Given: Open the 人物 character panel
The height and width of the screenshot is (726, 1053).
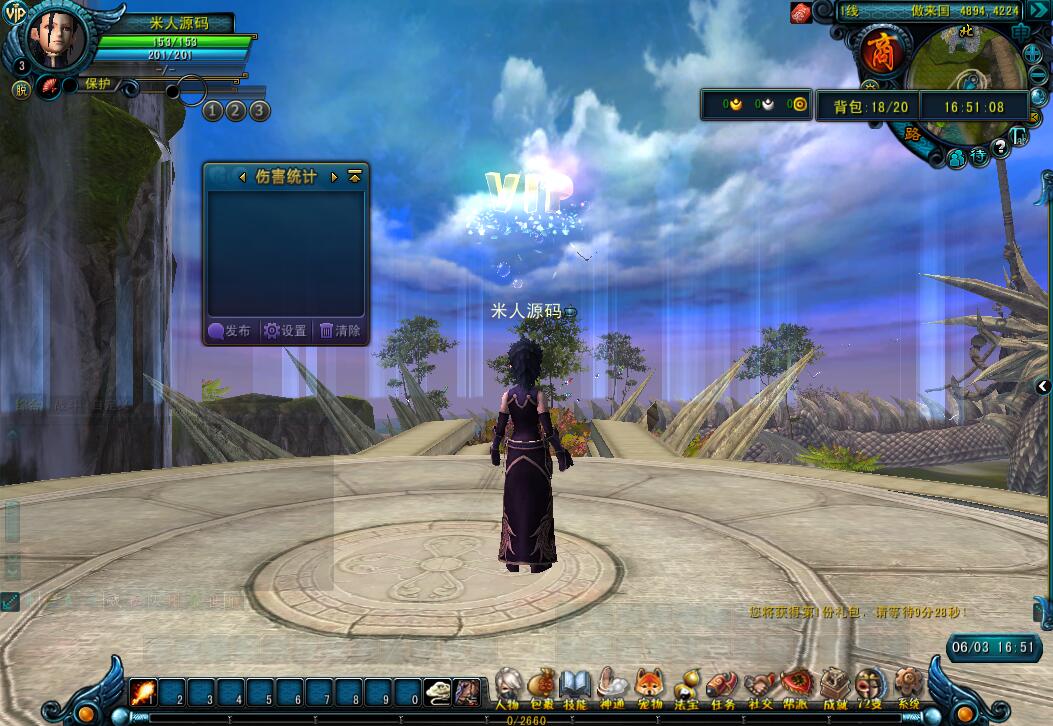Looking at the screenshot, I should (507, 685).
